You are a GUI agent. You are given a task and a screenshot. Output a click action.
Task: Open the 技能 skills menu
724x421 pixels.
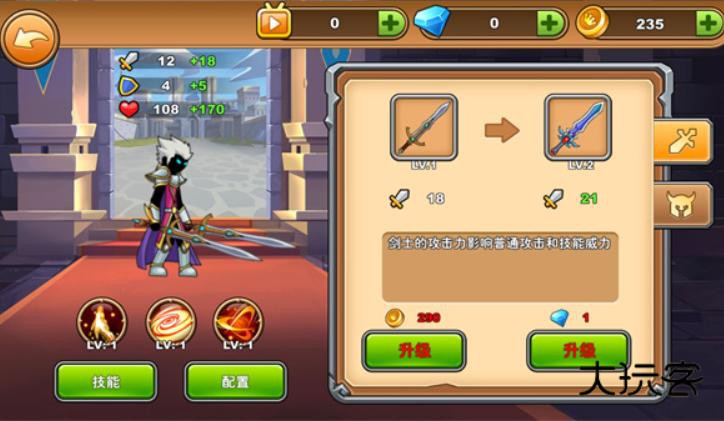[106, 381]
